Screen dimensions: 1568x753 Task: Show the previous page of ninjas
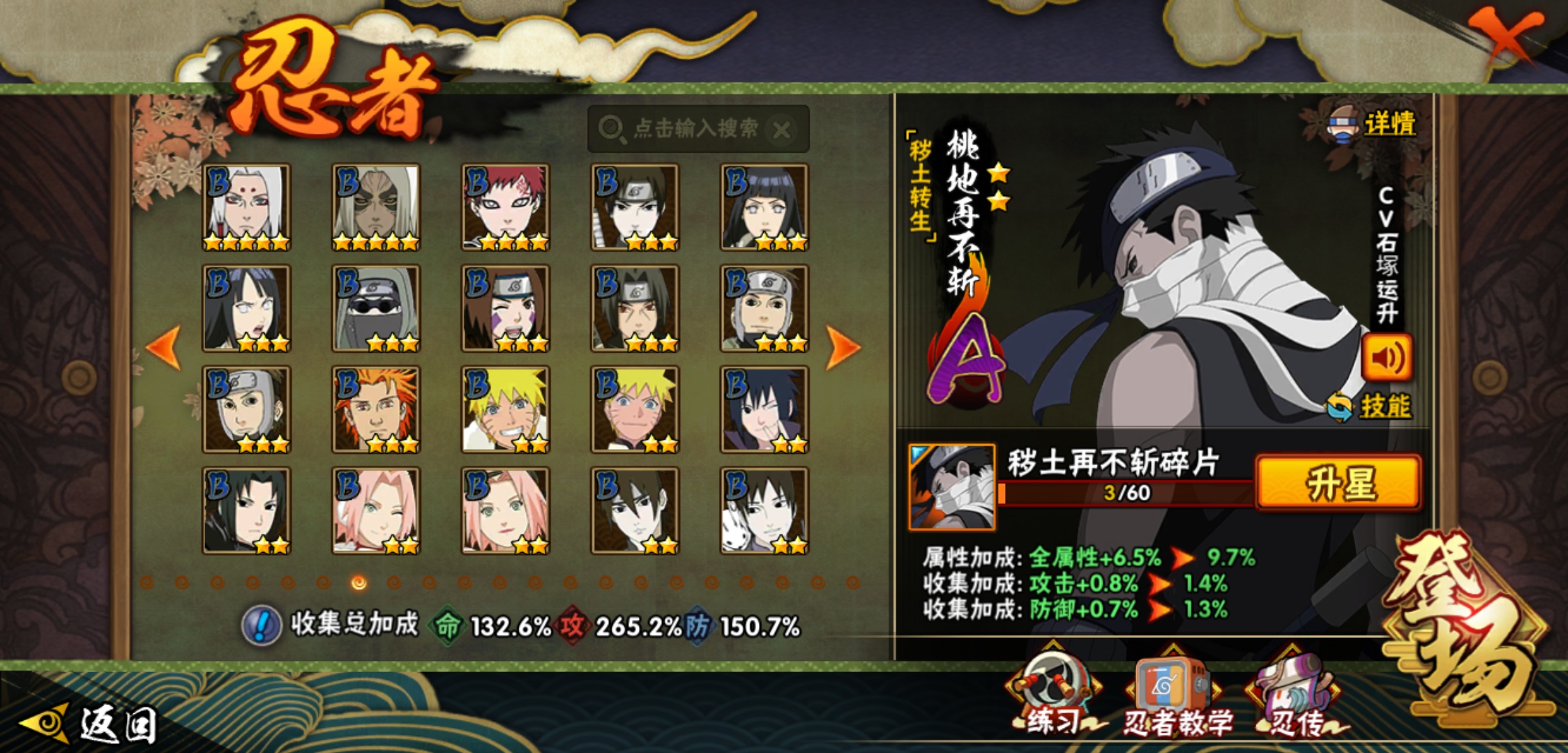click(165, 347)
